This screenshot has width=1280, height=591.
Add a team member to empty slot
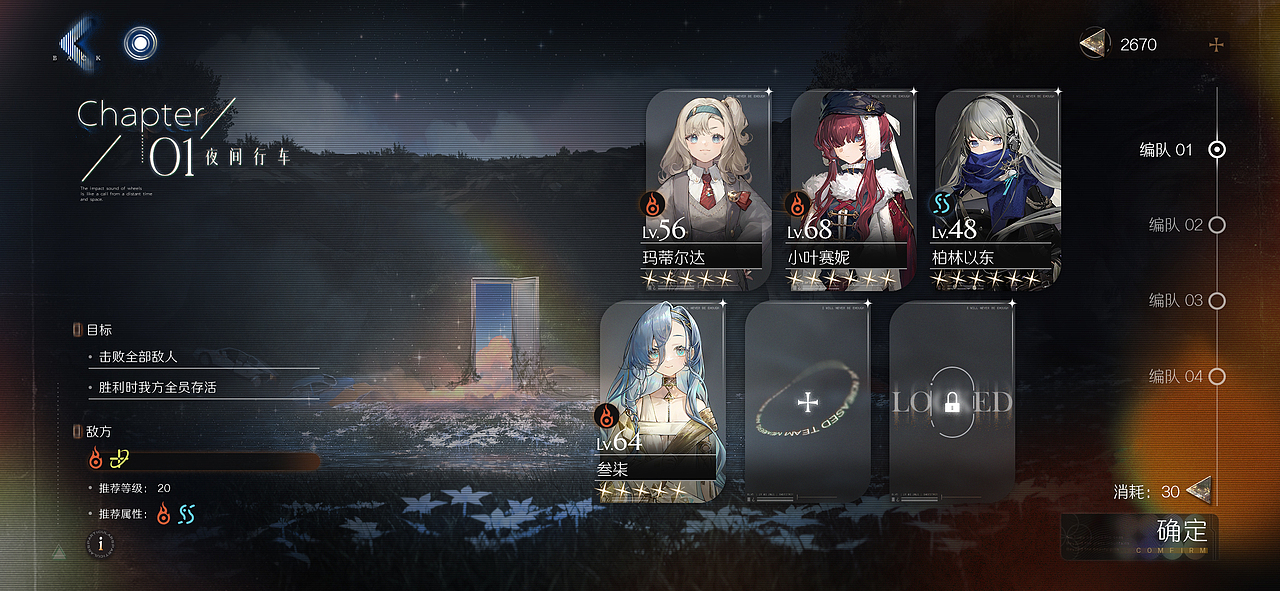[x=807, y=401]
